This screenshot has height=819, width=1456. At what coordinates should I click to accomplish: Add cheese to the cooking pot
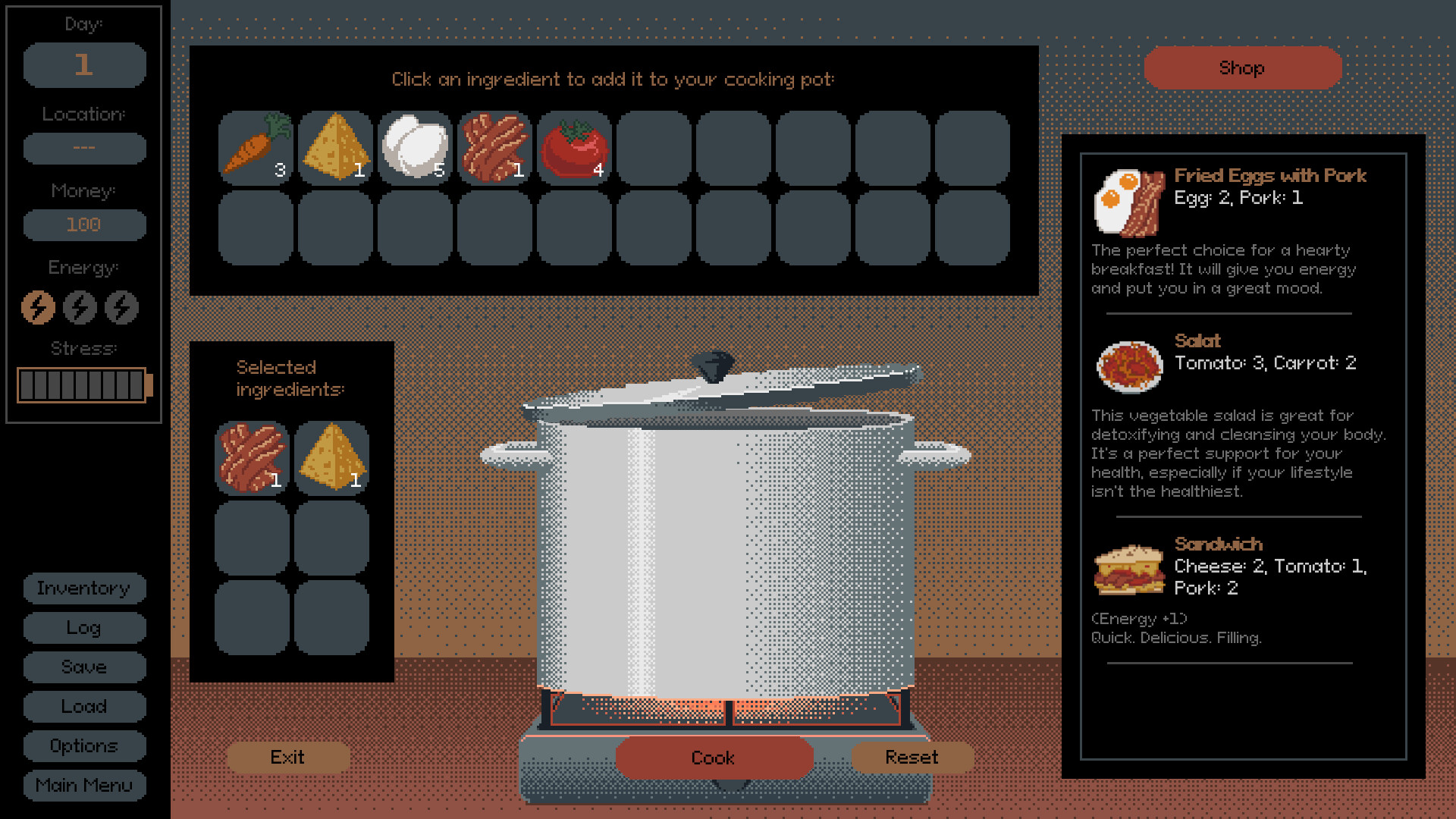pos(336,148)
